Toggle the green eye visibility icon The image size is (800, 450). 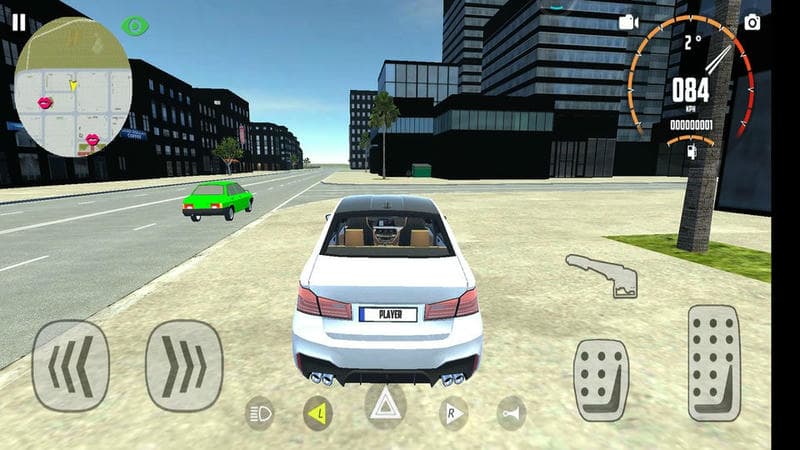click(133, 25)
